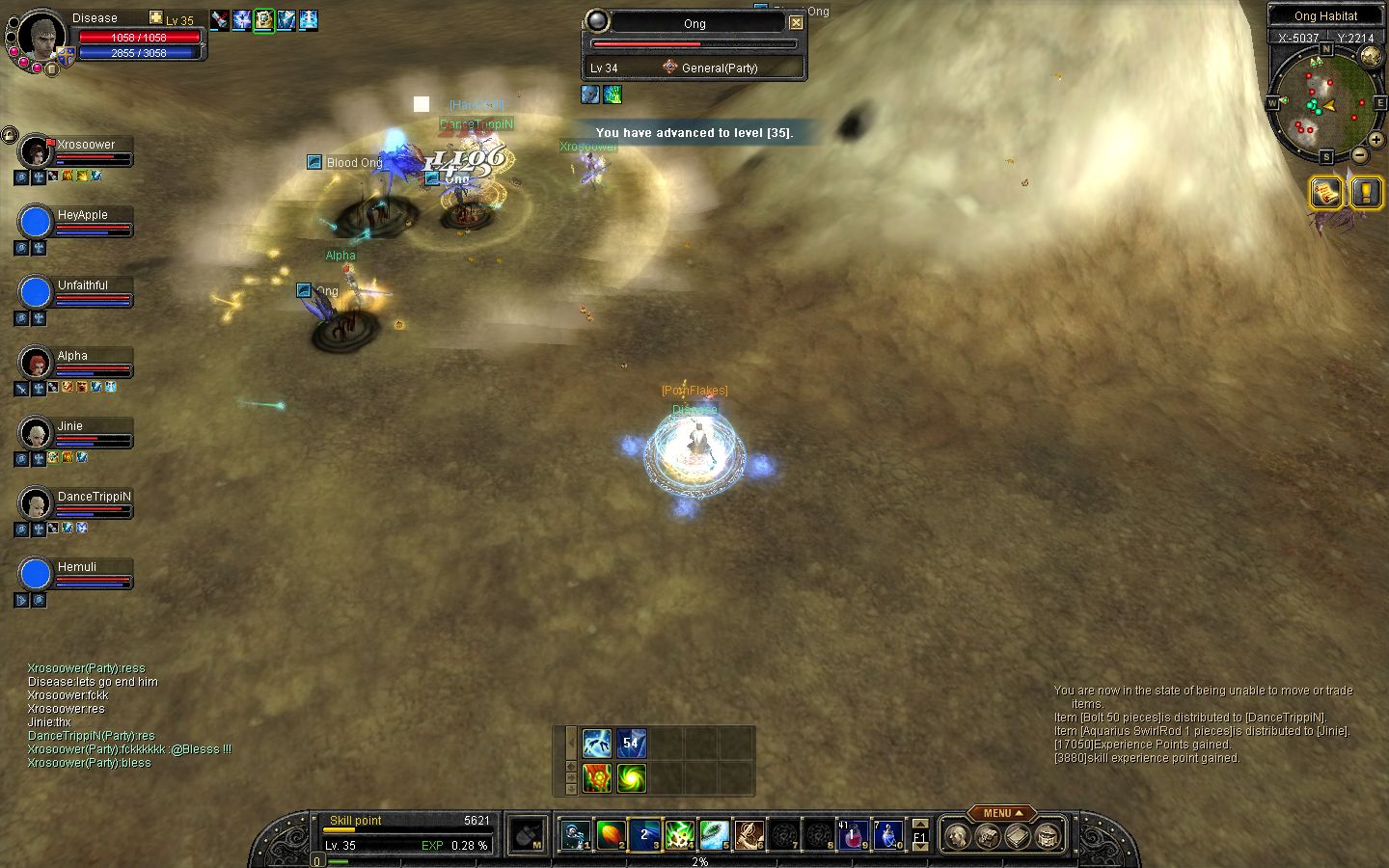Viewport: 1389px width, 868px height.
Task: Use the blue mana potion in slot 0
Action: coord(887,834)
